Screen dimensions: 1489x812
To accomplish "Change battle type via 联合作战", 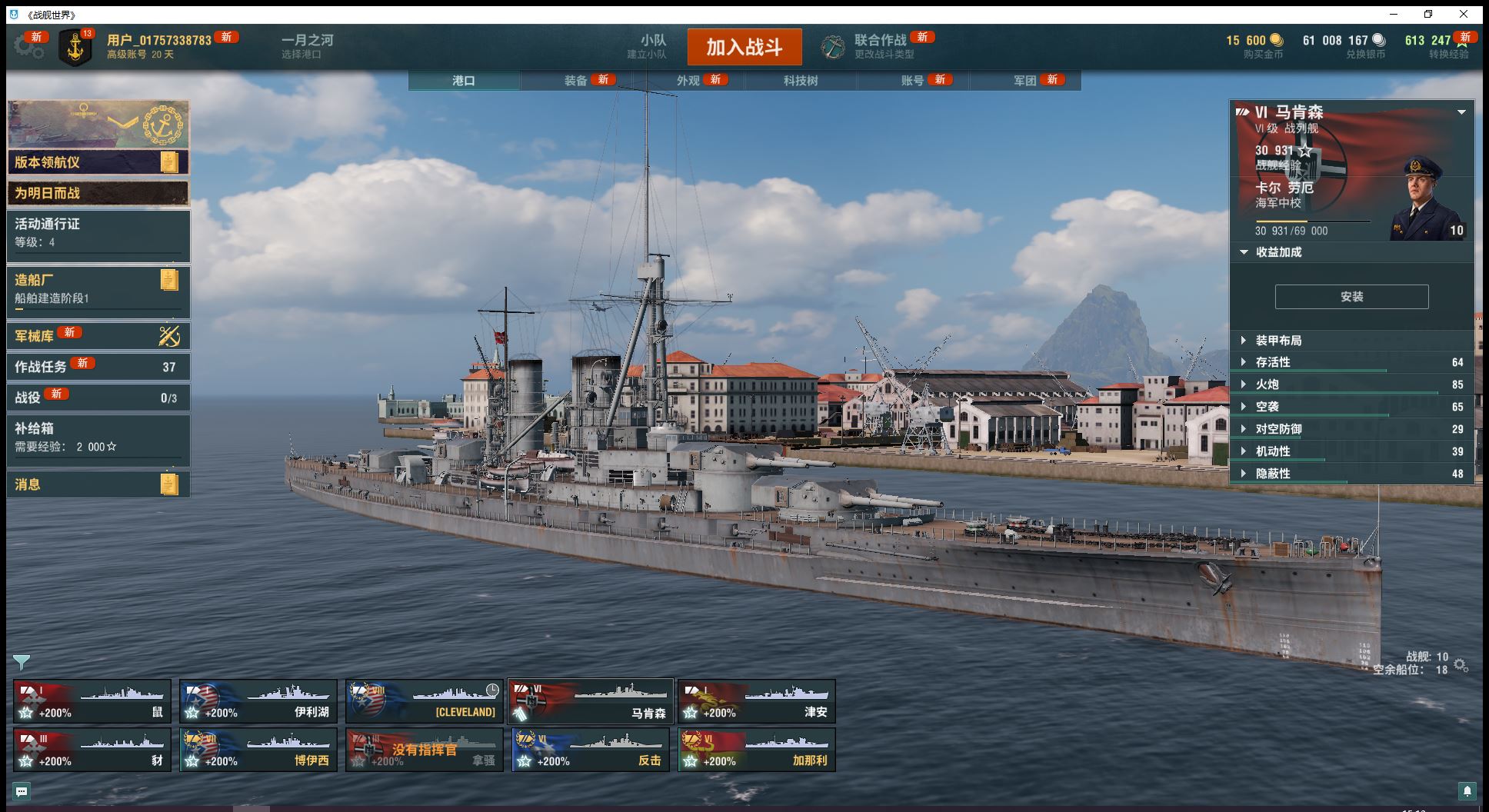I will point(880,46).
